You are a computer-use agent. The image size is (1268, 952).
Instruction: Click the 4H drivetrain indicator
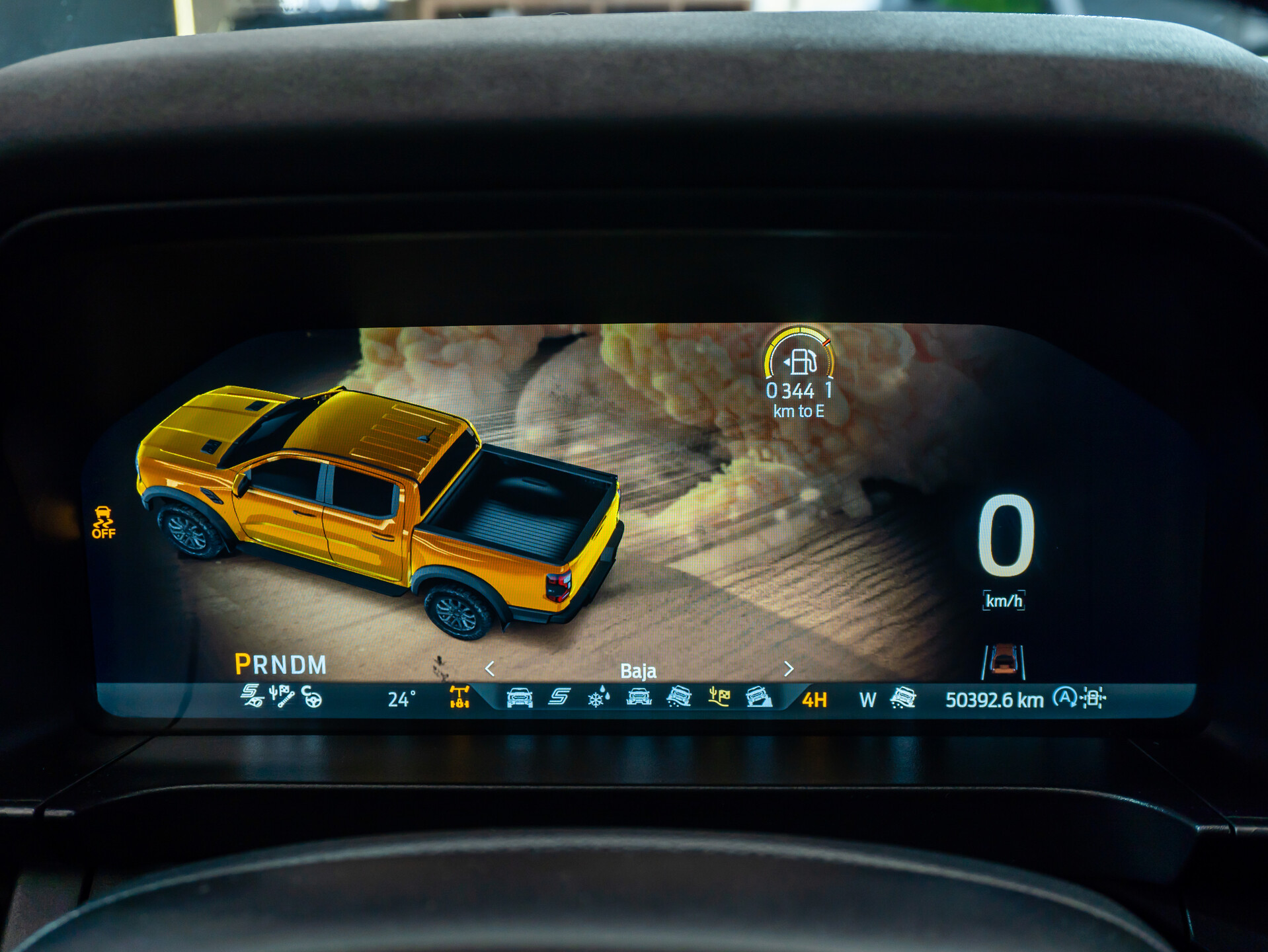(x=814, y=700)
